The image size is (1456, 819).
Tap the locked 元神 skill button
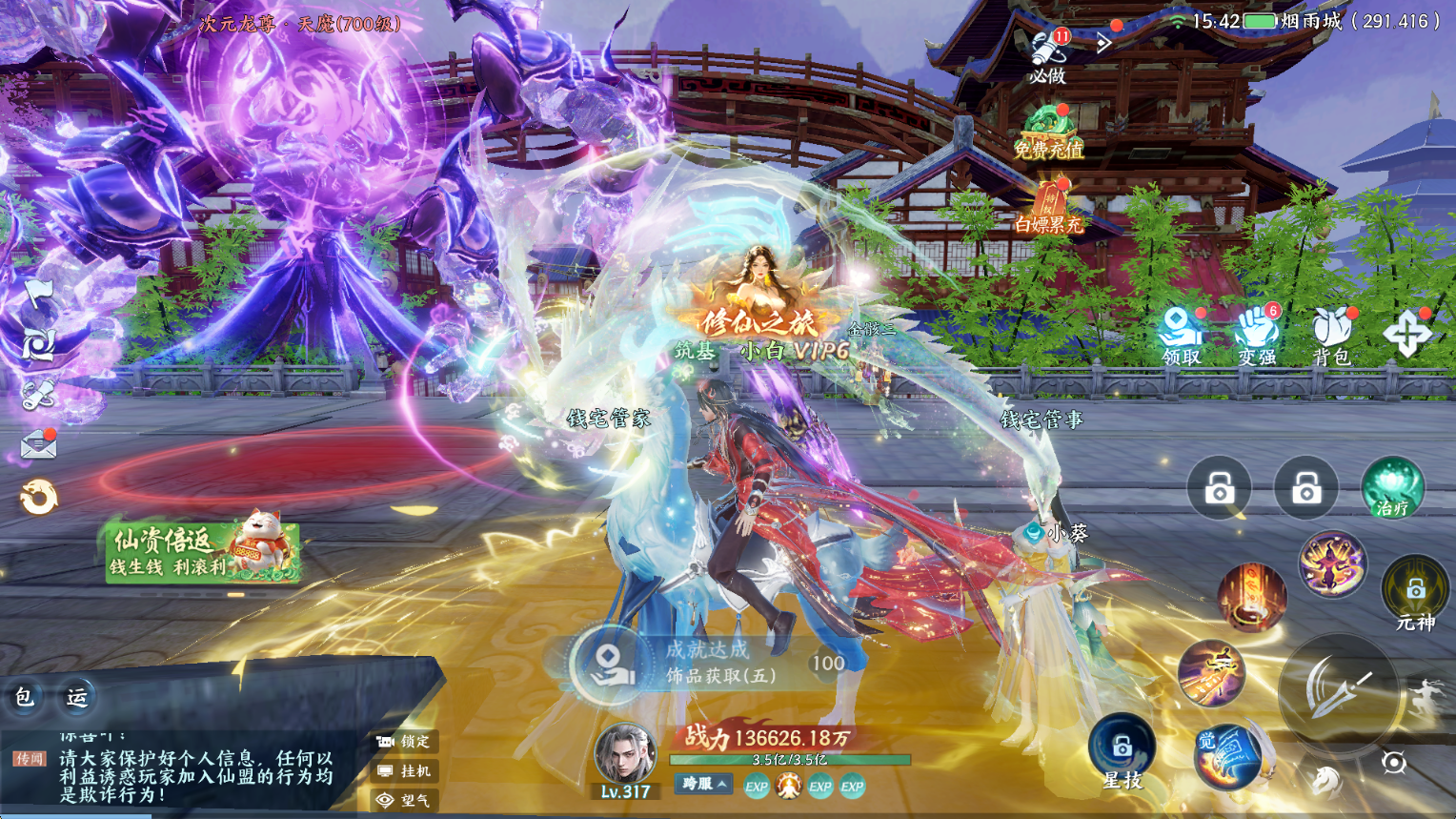(1415, 593)
